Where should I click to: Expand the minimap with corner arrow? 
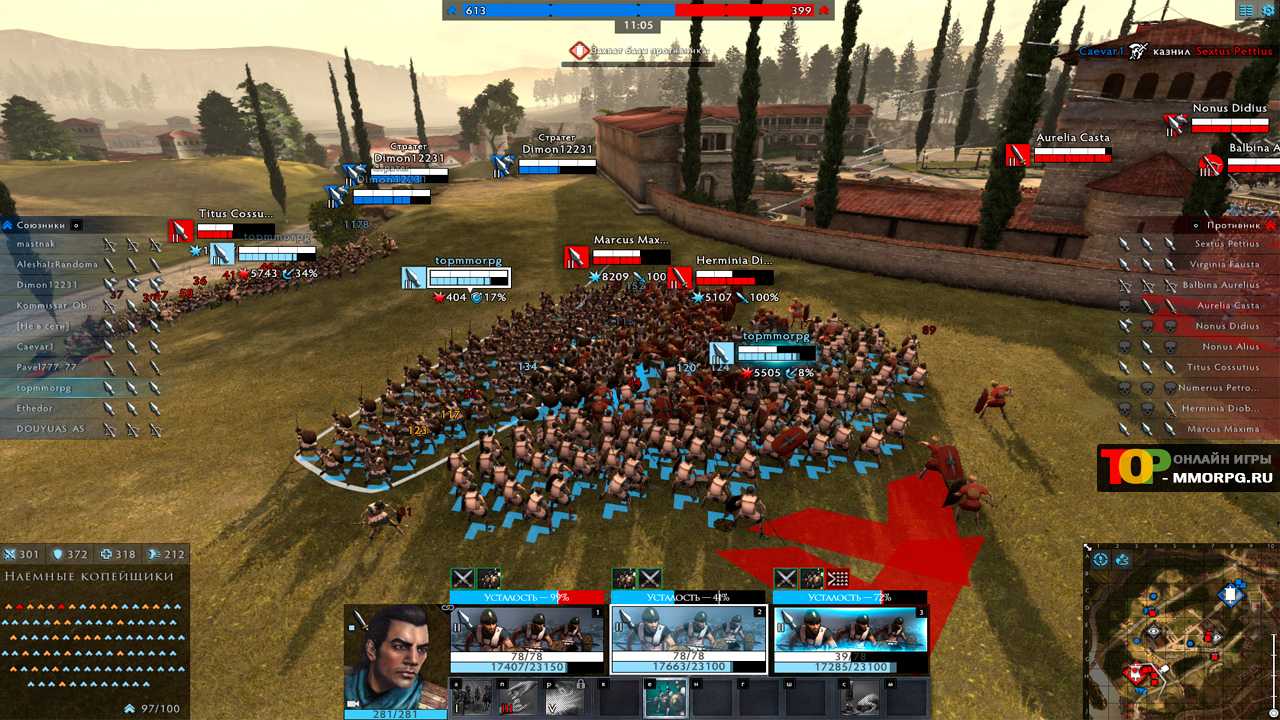click(x=1089, y=549)
